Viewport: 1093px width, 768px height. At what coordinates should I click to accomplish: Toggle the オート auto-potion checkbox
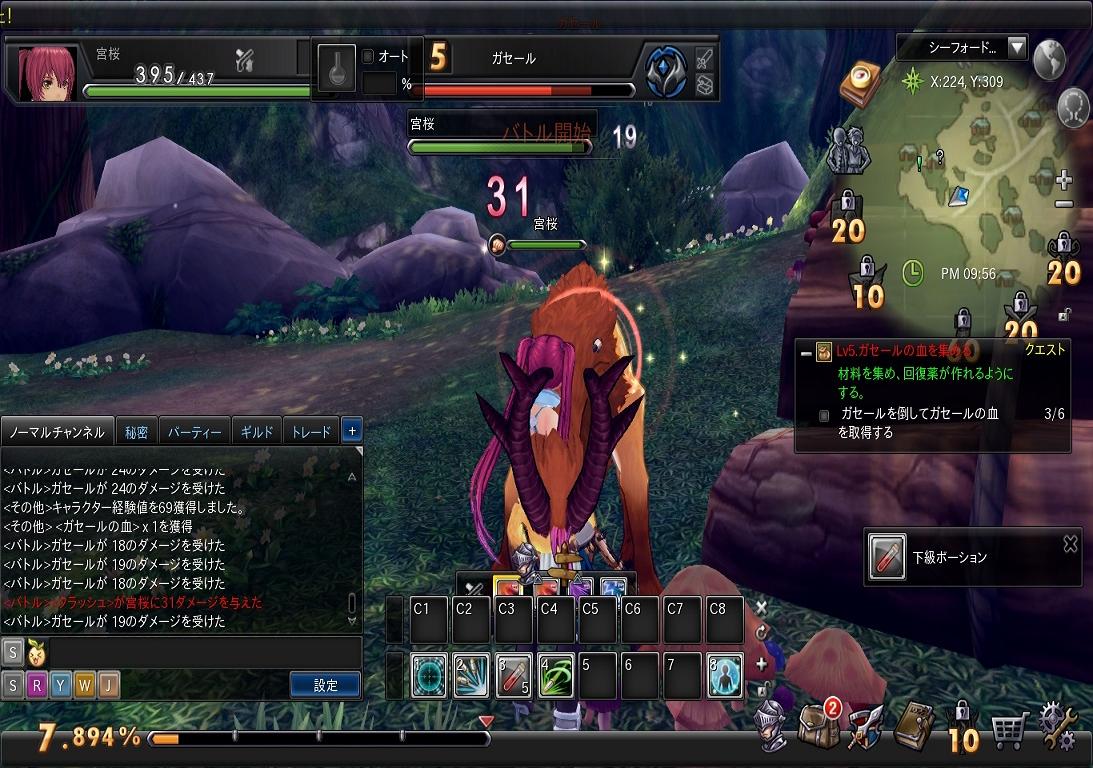click(368, 57)
